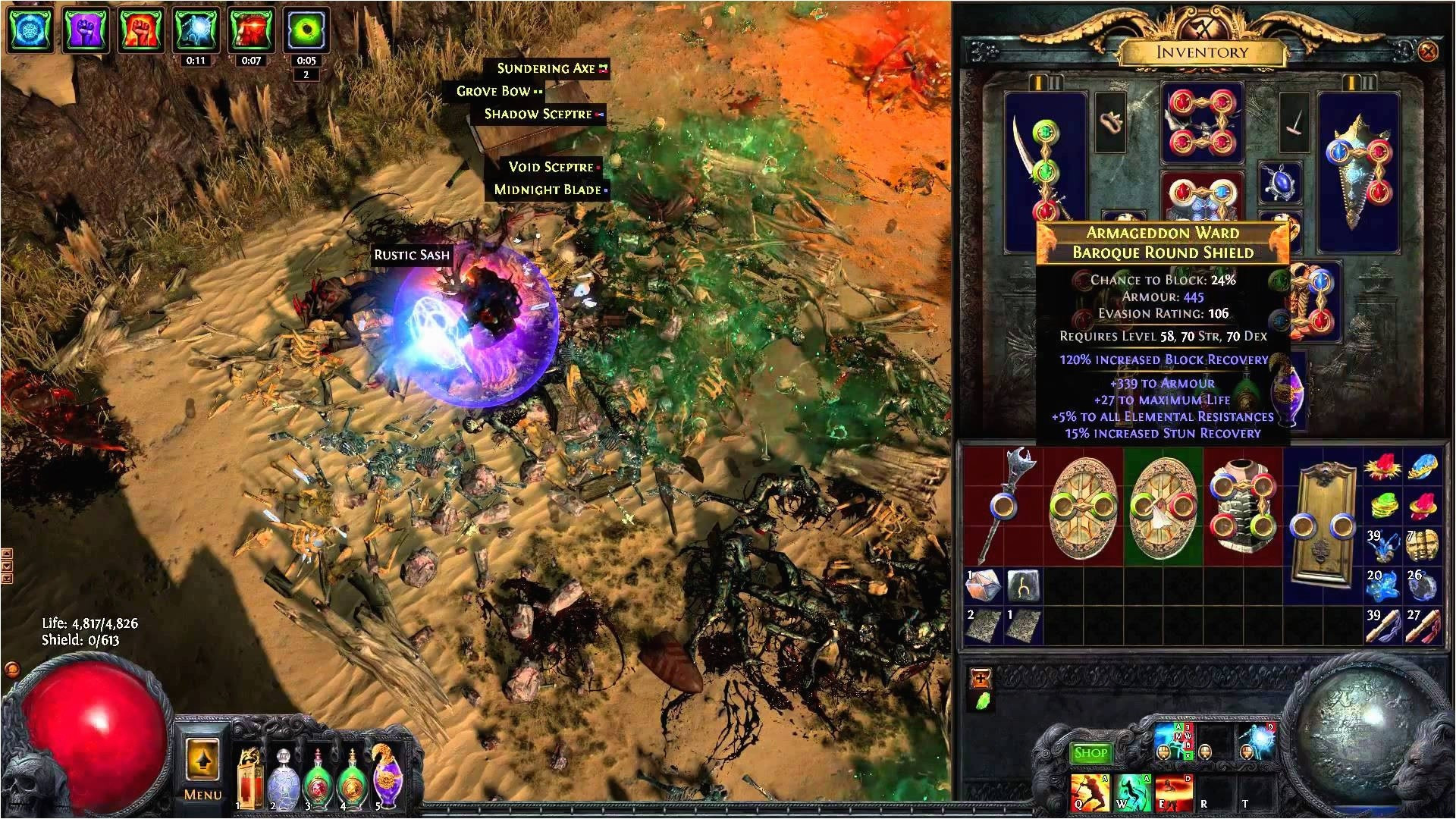The image size is (1456, 819).
Task: Select the stack of 7 golden masks
Action: [x=1423, y=546]
